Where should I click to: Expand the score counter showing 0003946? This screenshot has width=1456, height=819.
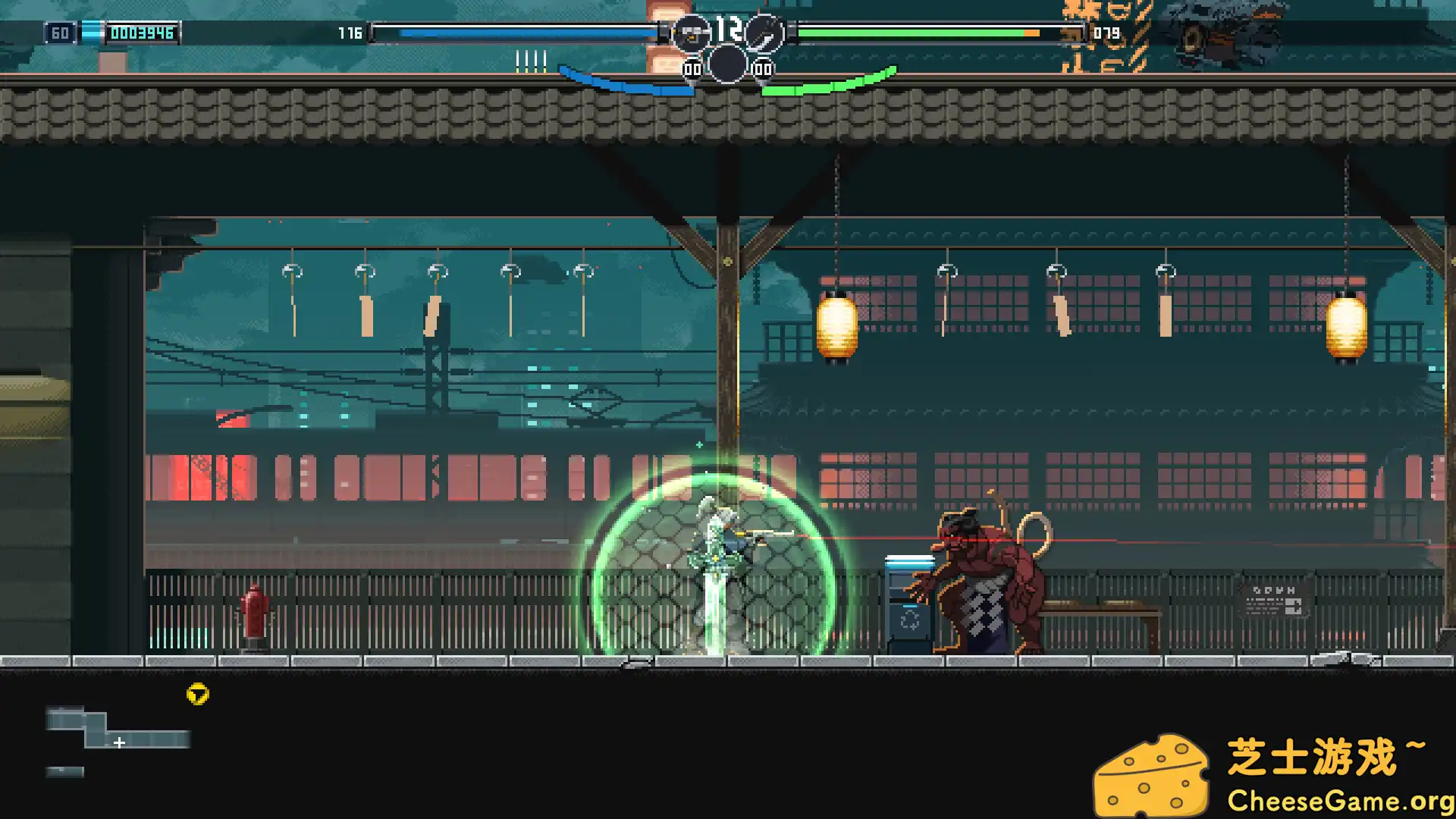coord(143,33)
